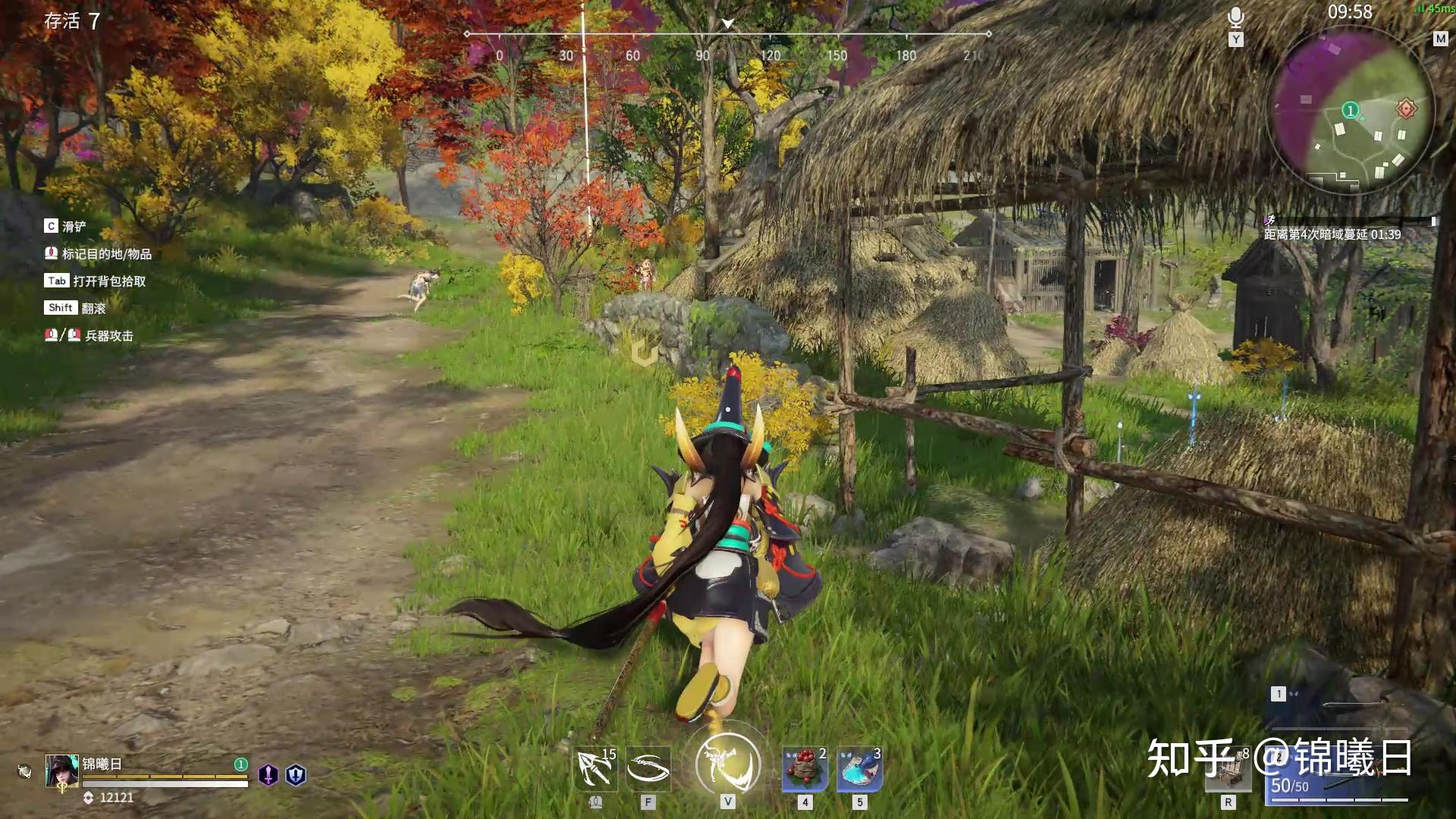This screenshot has width=1456, height=819.
Task: Click the 锦曦日 character portrait
Action: [62, 772]
